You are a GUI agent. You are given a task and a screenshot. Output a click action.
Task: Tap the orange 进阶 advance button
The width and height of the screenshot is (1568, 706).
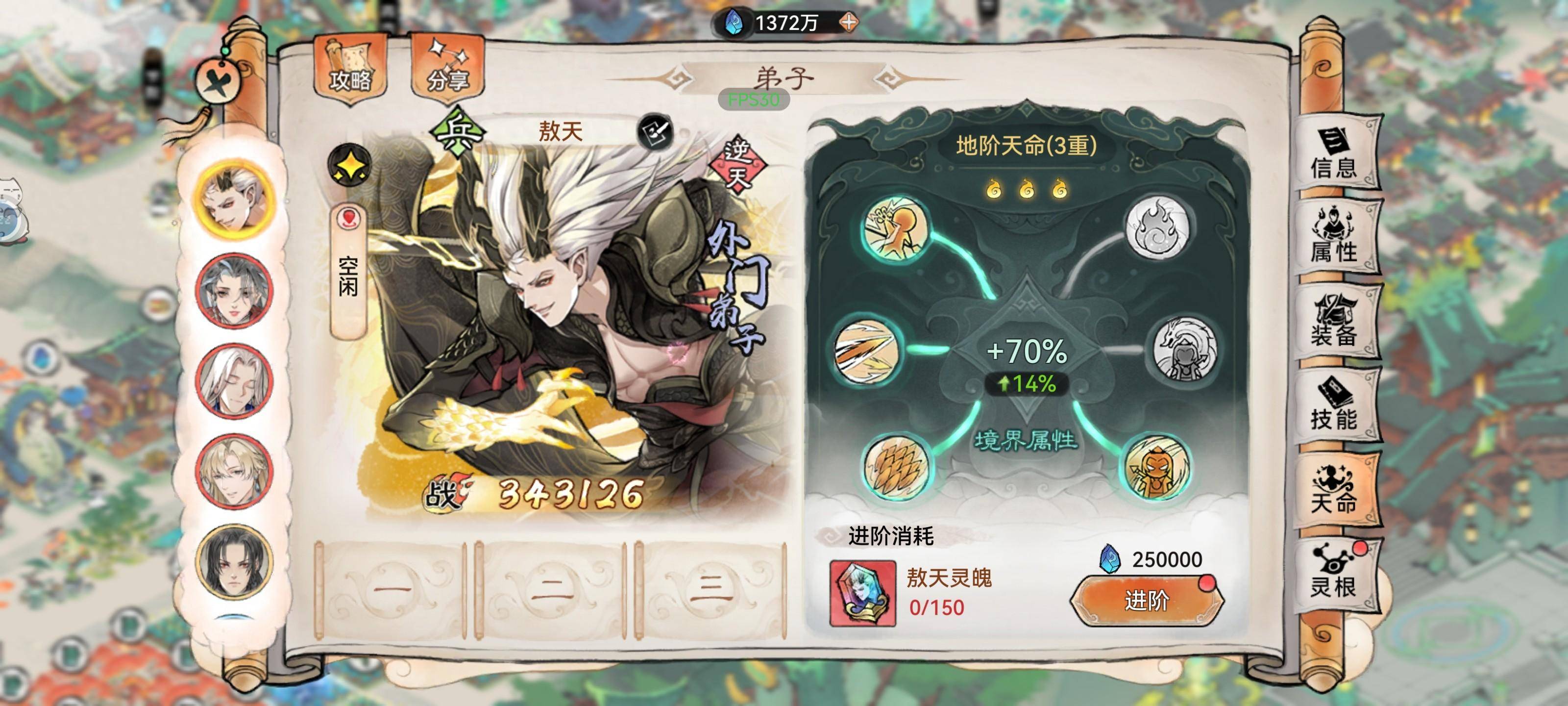[x=1147, y=601]
